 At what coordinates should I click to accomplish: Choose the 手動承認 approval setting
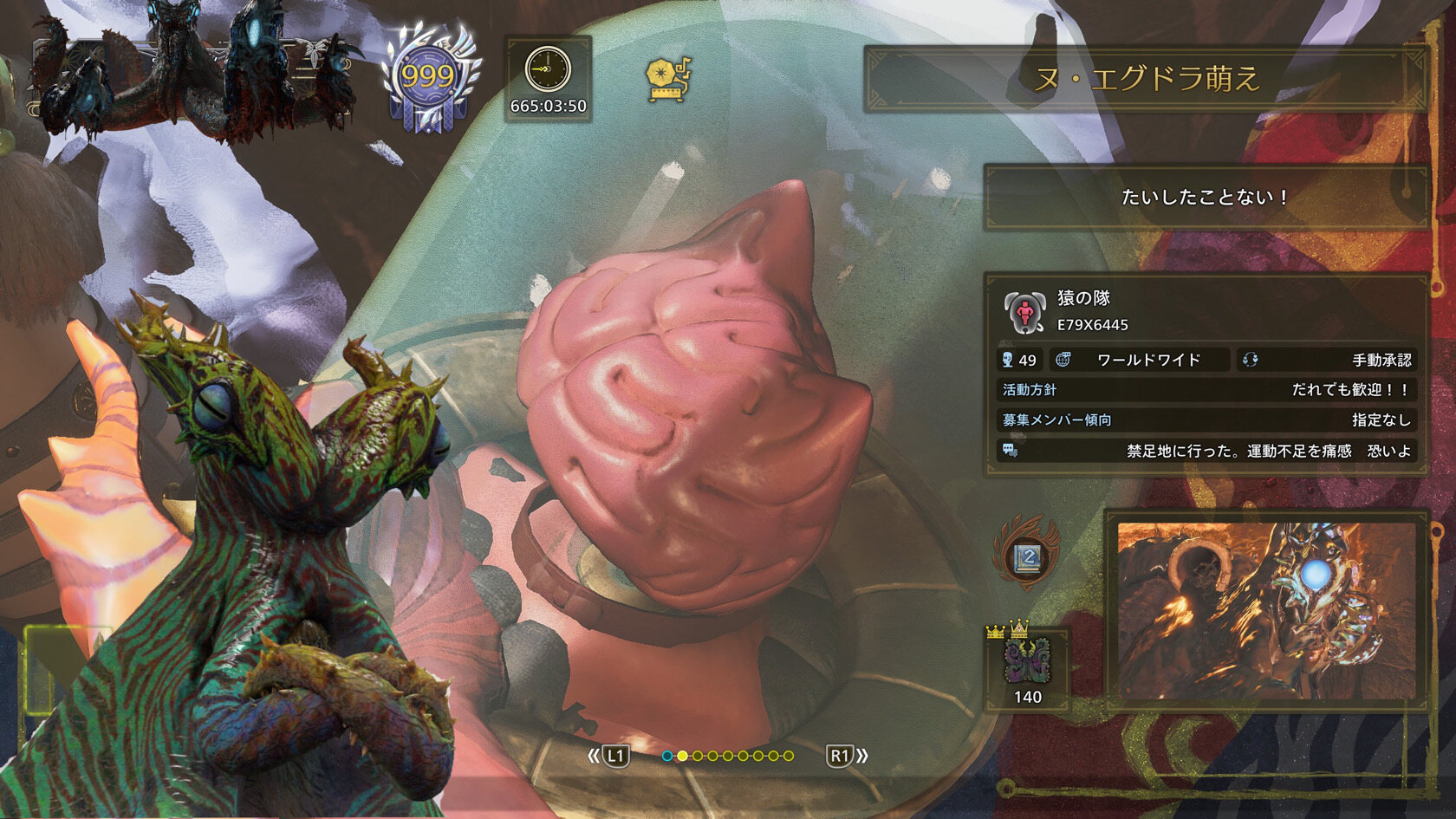coord(1327,360)
